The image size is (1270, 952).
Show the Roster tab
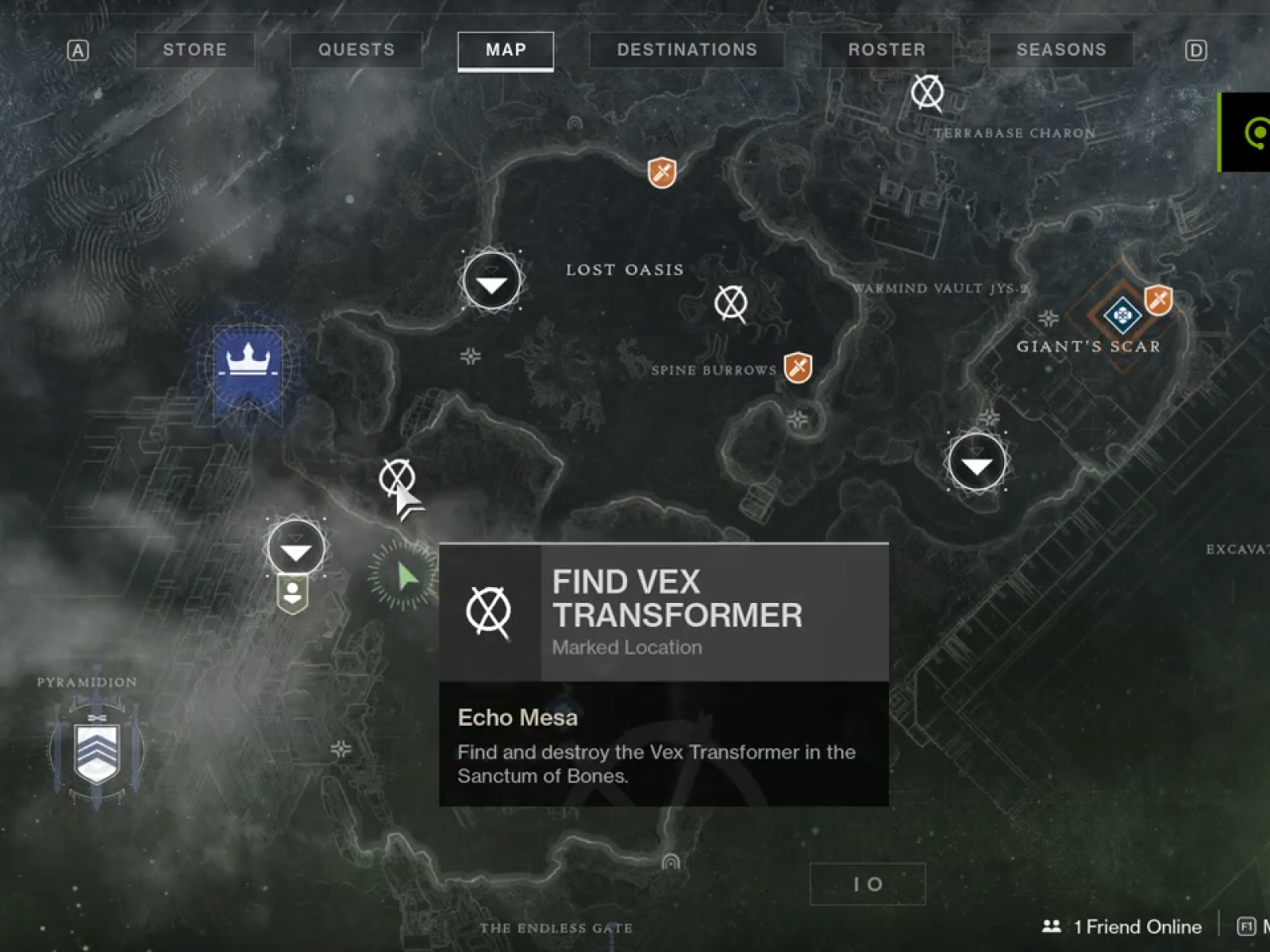tap(887, 50)
